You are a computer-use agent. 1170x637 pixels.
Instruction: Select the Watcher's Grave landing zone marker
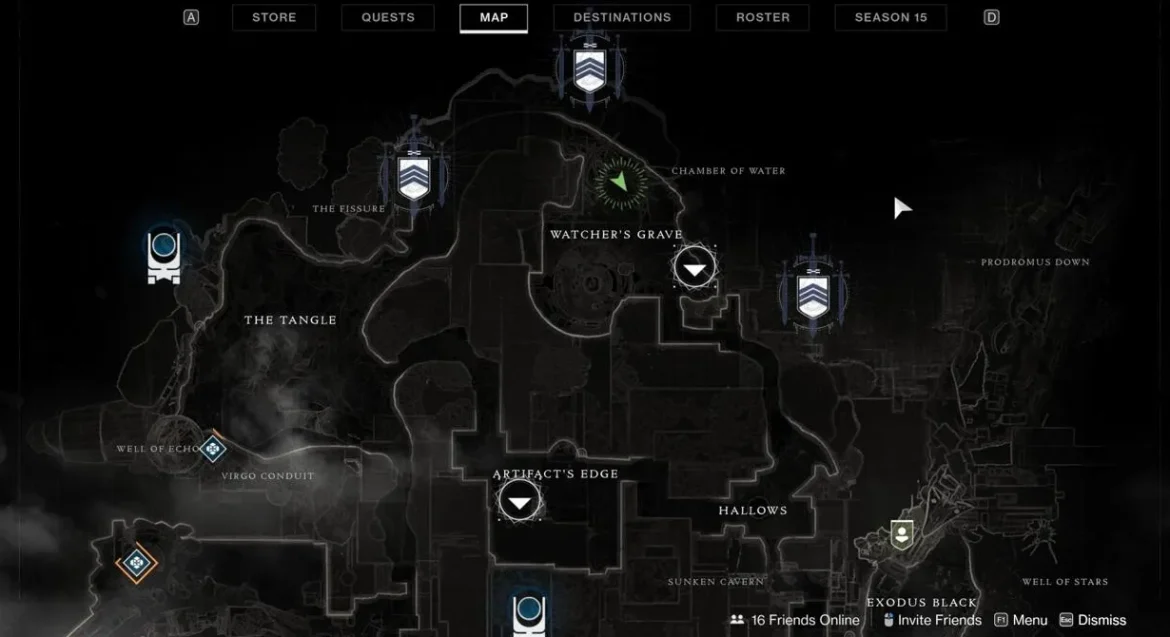pyautogui.click(x=695, y=268)
